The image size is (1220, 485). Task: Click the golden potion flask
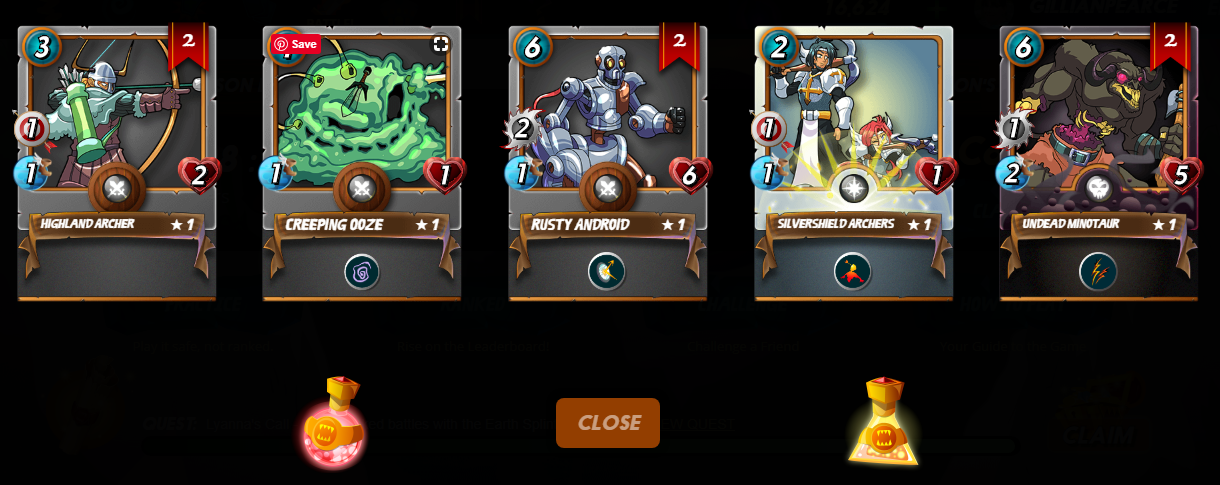click(883, 423)
